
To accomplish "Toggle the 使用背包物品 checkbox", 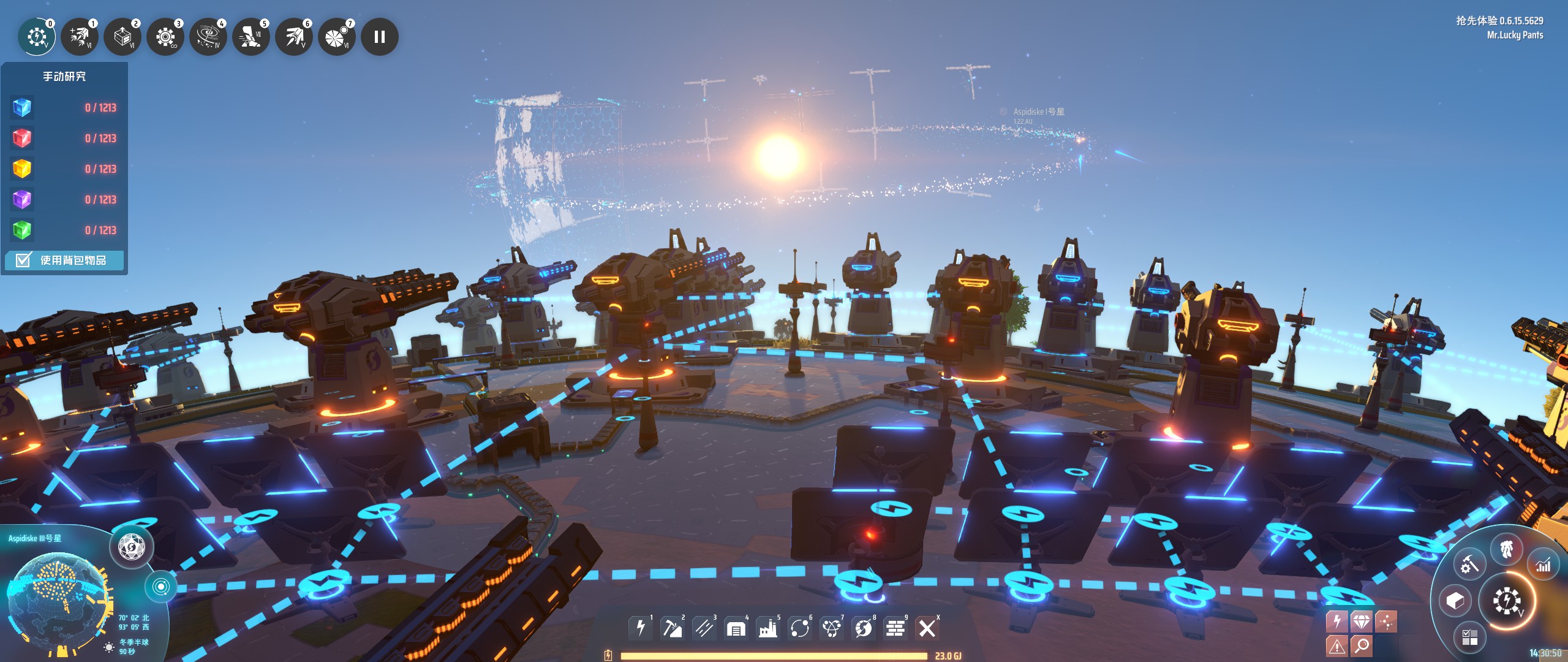I will click(23, 261).
